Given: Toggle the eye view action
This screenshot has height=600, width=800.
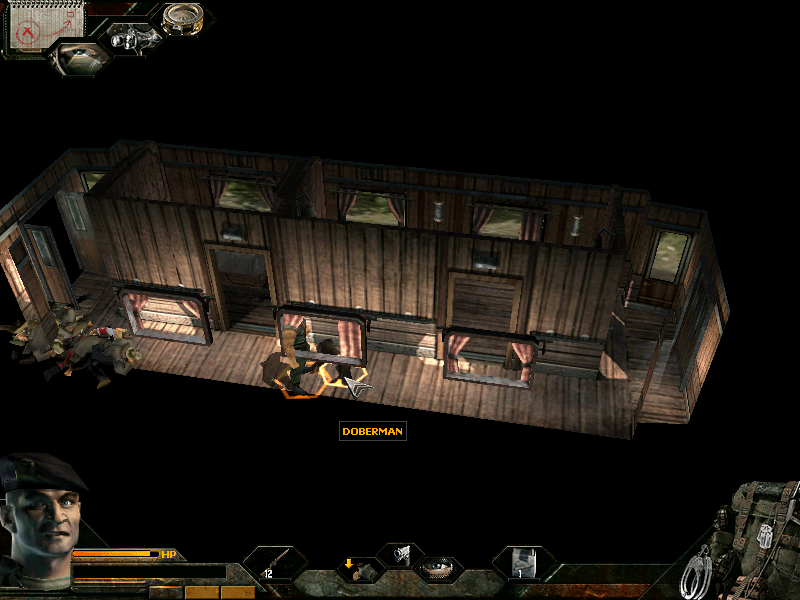Looking at the screenshot, I should (x=437, y=569).
